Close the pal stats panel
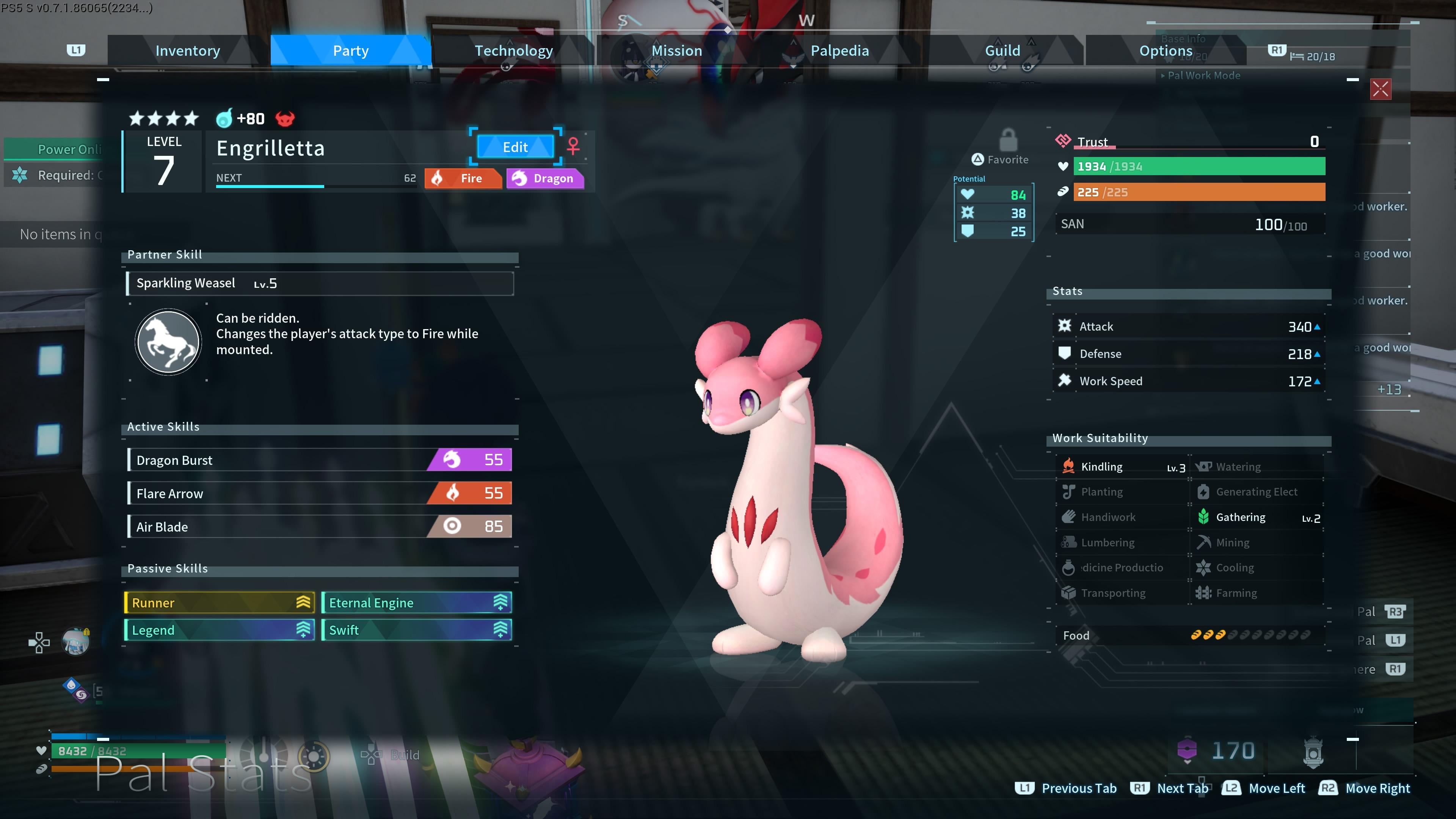This screenshot has height=819, width=1456. (x=1380, y=89)
